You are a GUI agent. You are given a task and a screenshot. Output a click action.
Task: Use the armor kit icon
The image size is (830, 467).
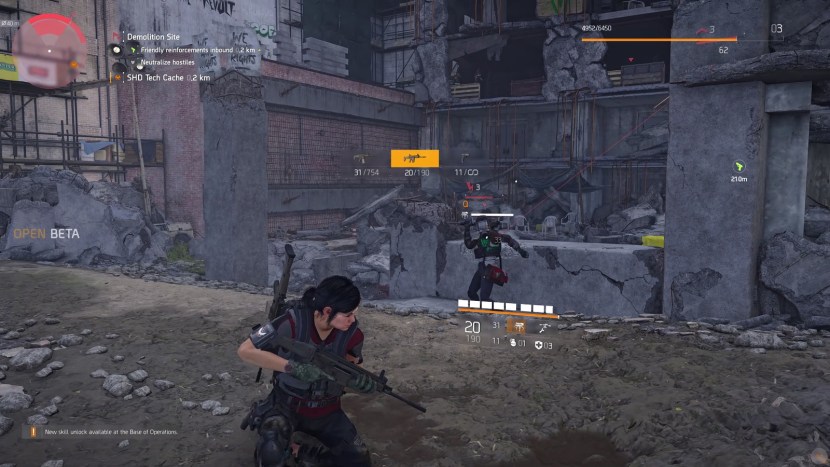point(540,345)
